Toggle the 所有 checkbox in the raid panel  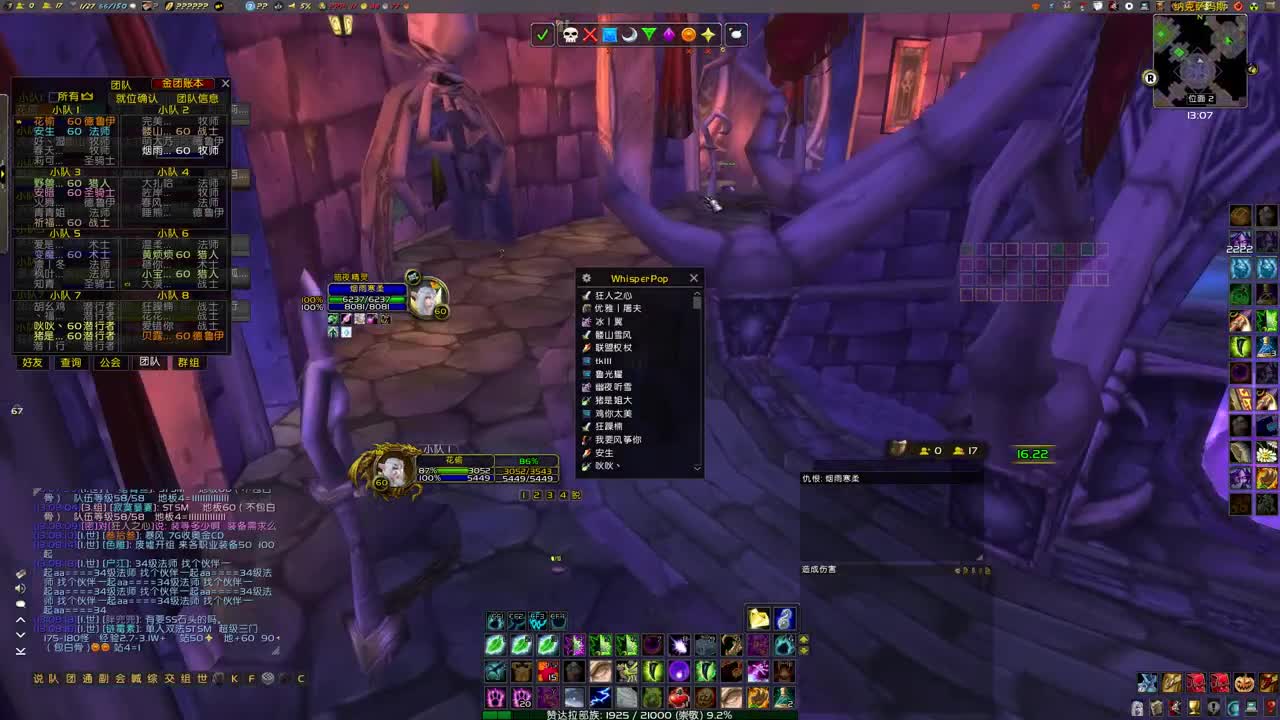[x=54, y=96]
